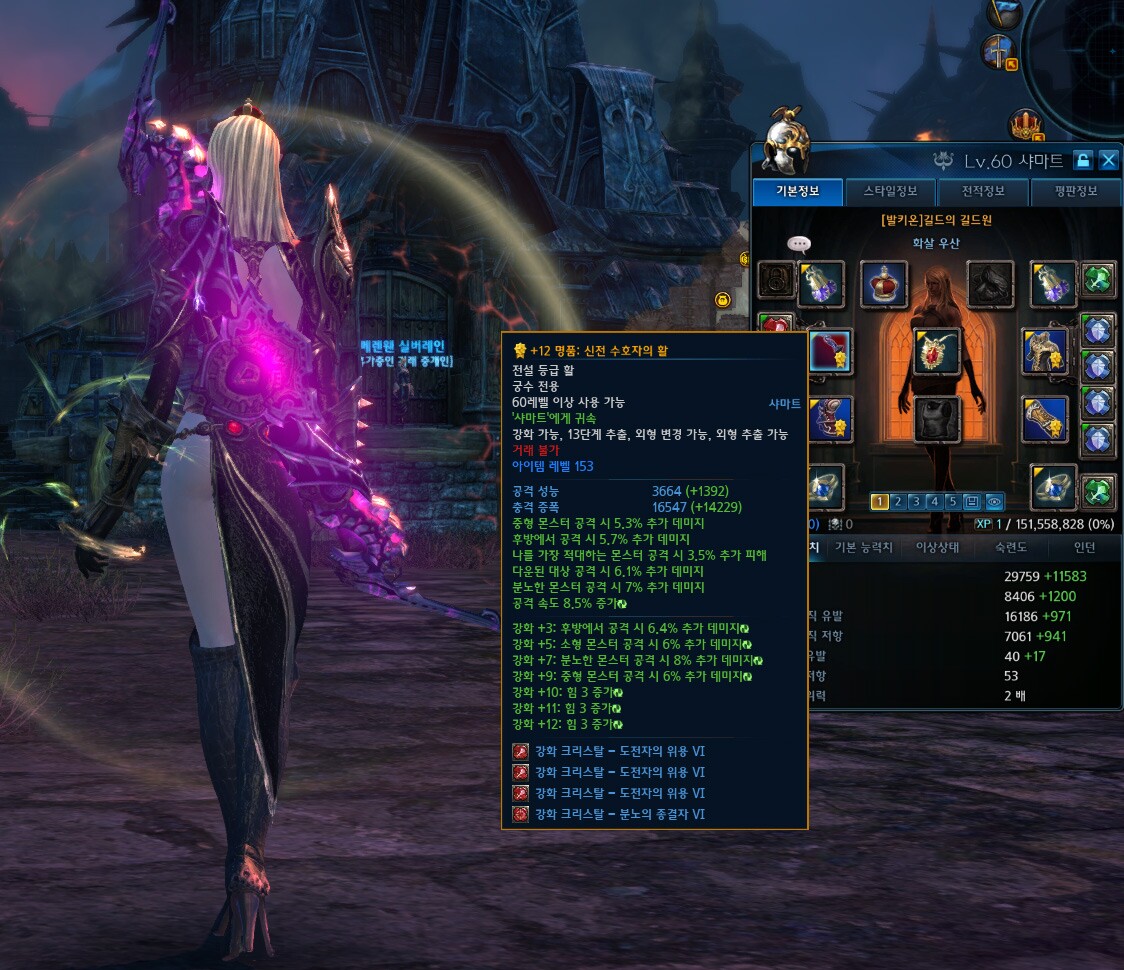
Task: Save the current equipment preset
Action: tap(973, 502)
